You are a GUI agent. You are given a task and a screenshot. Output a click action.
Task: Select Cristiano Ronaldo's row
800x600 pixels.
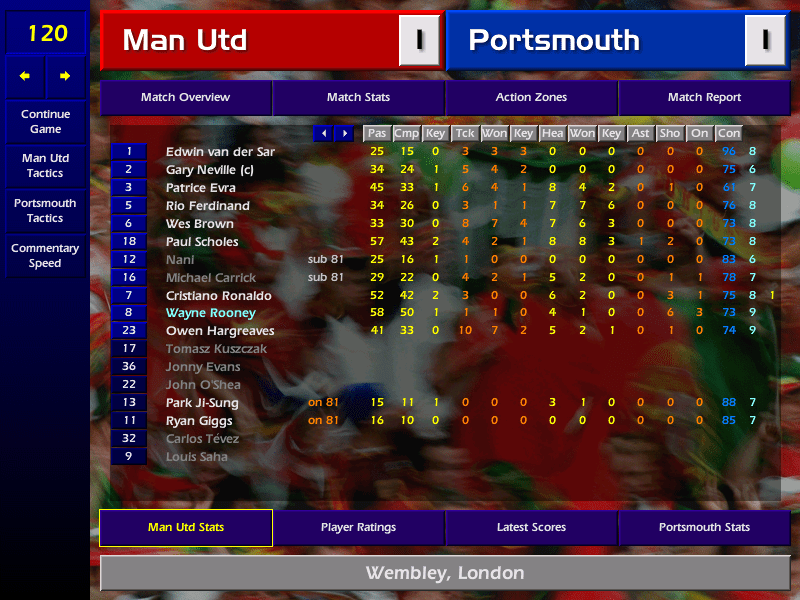(x=219, y=295)
